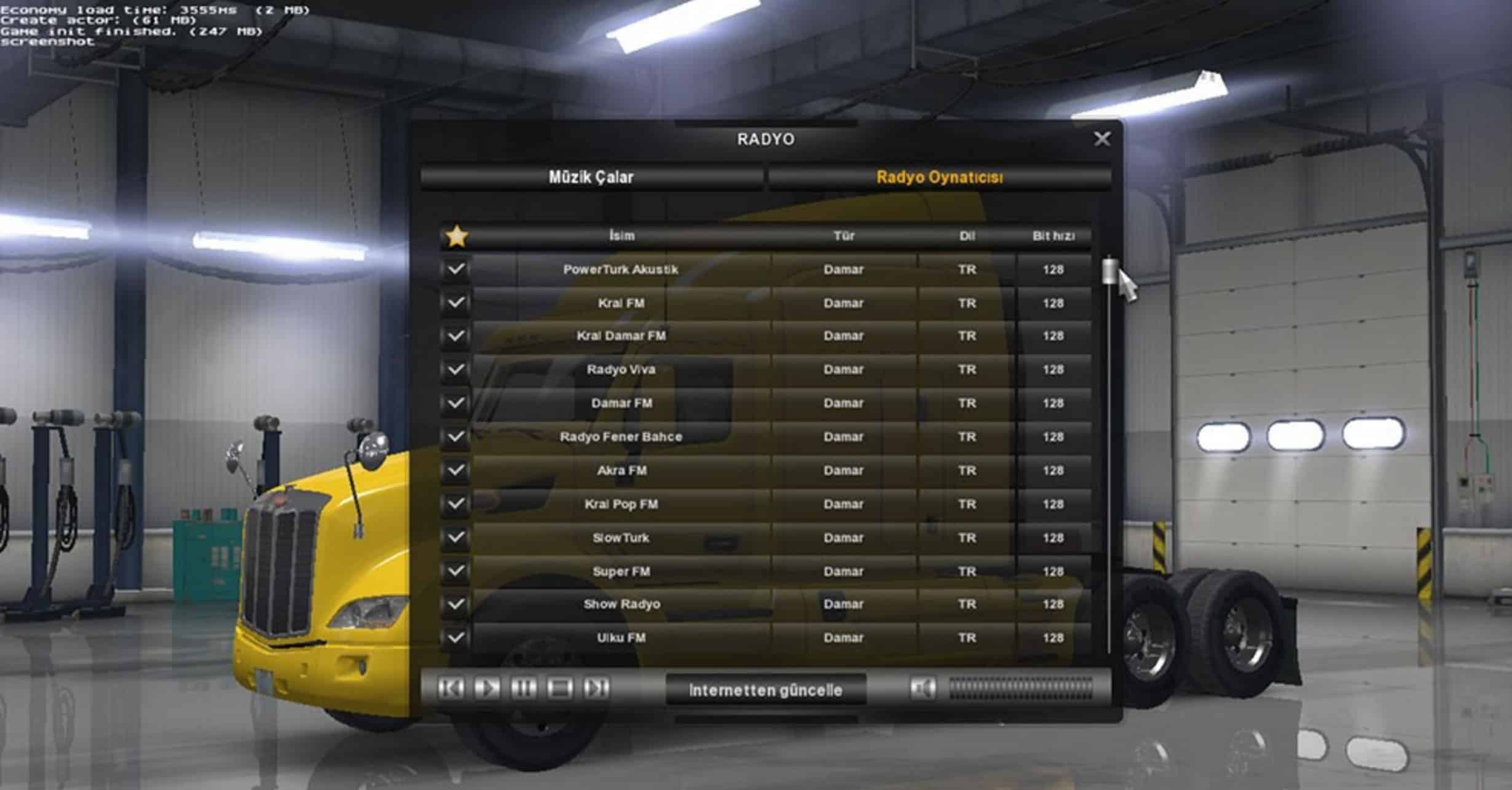This screenshot has width=1512, height=790.
Task: Select Radyo Viva from the list
Action: click(x=621, y=369)
